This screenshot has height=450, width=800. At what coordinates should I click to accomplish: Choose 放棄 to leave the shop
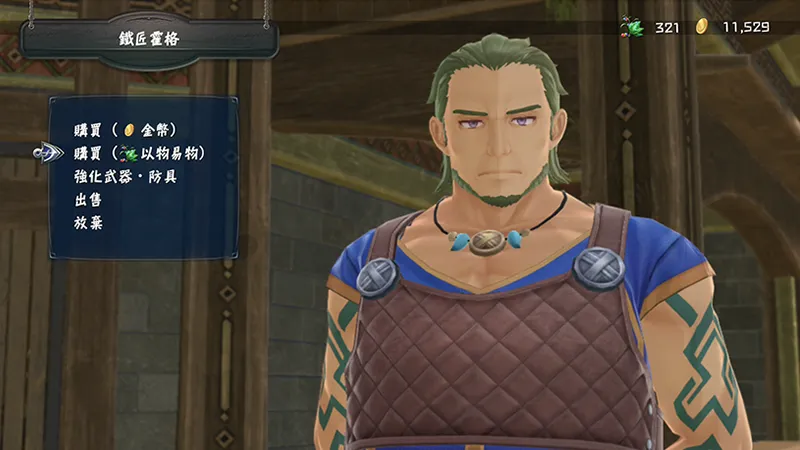pos(87,222)
